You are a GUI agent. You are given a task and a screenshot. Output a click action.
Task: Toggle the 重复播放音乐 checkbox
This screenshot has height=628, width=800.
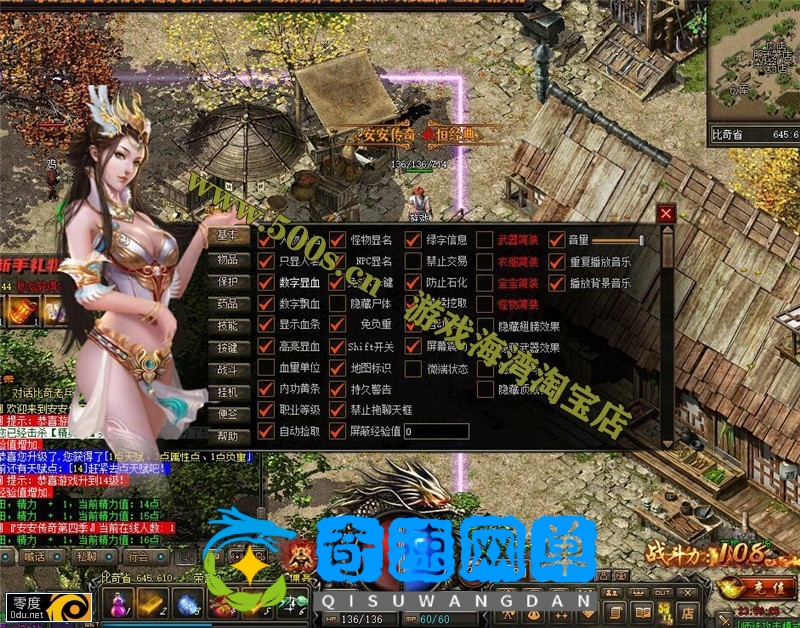point(557,262)
